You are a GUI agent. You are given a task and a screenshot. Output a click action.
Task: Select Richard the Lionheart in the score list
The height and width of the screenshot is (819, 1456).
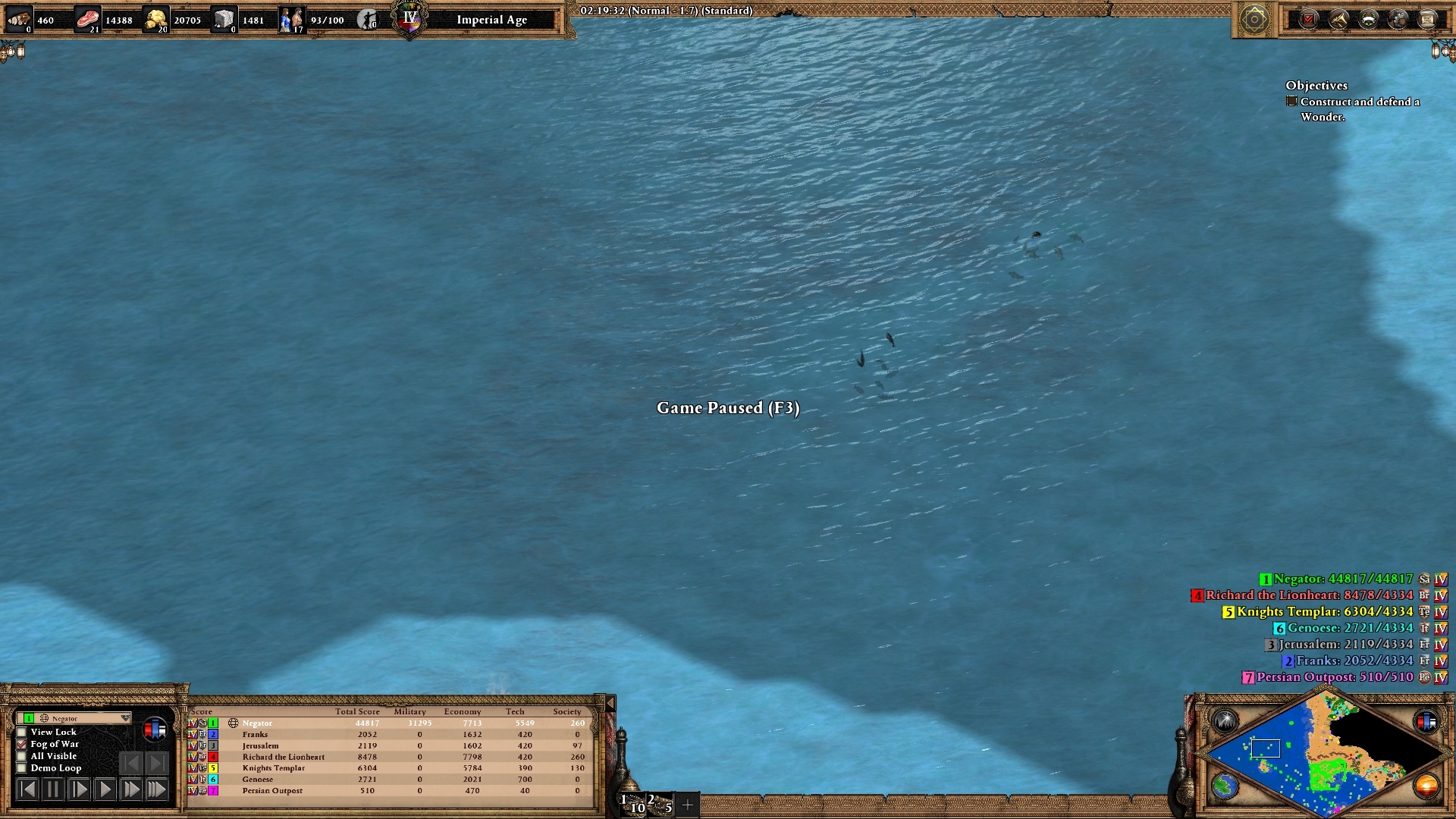point(283,757)
